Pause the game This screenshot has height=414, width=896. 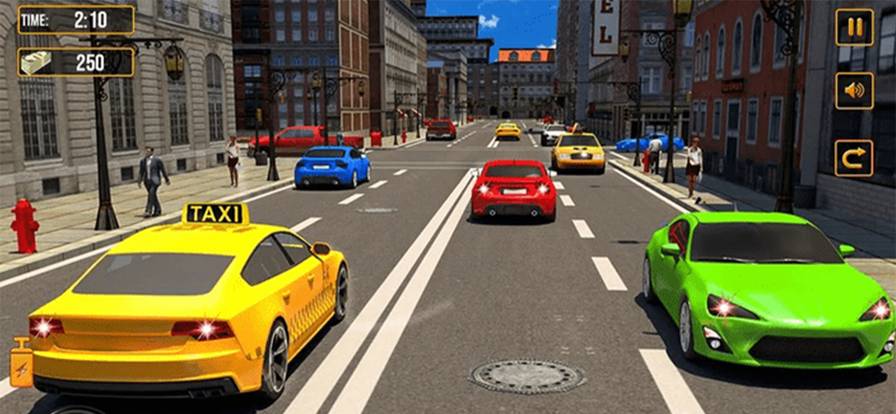click(854, 27)
